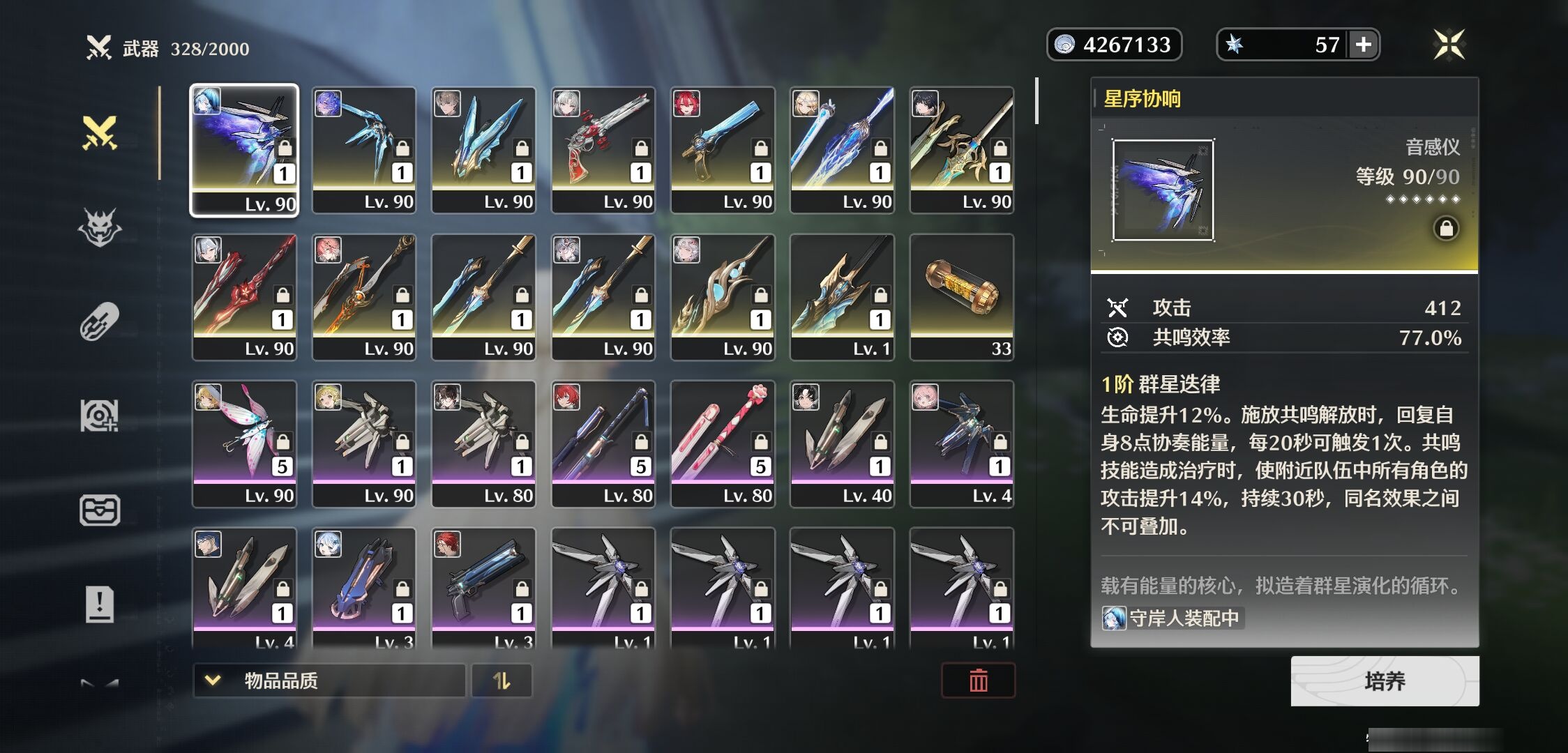Viewport: 1568px width, 753px height.
Task: Open the pill-shaped consumables tab
Action: pos(100,321)
